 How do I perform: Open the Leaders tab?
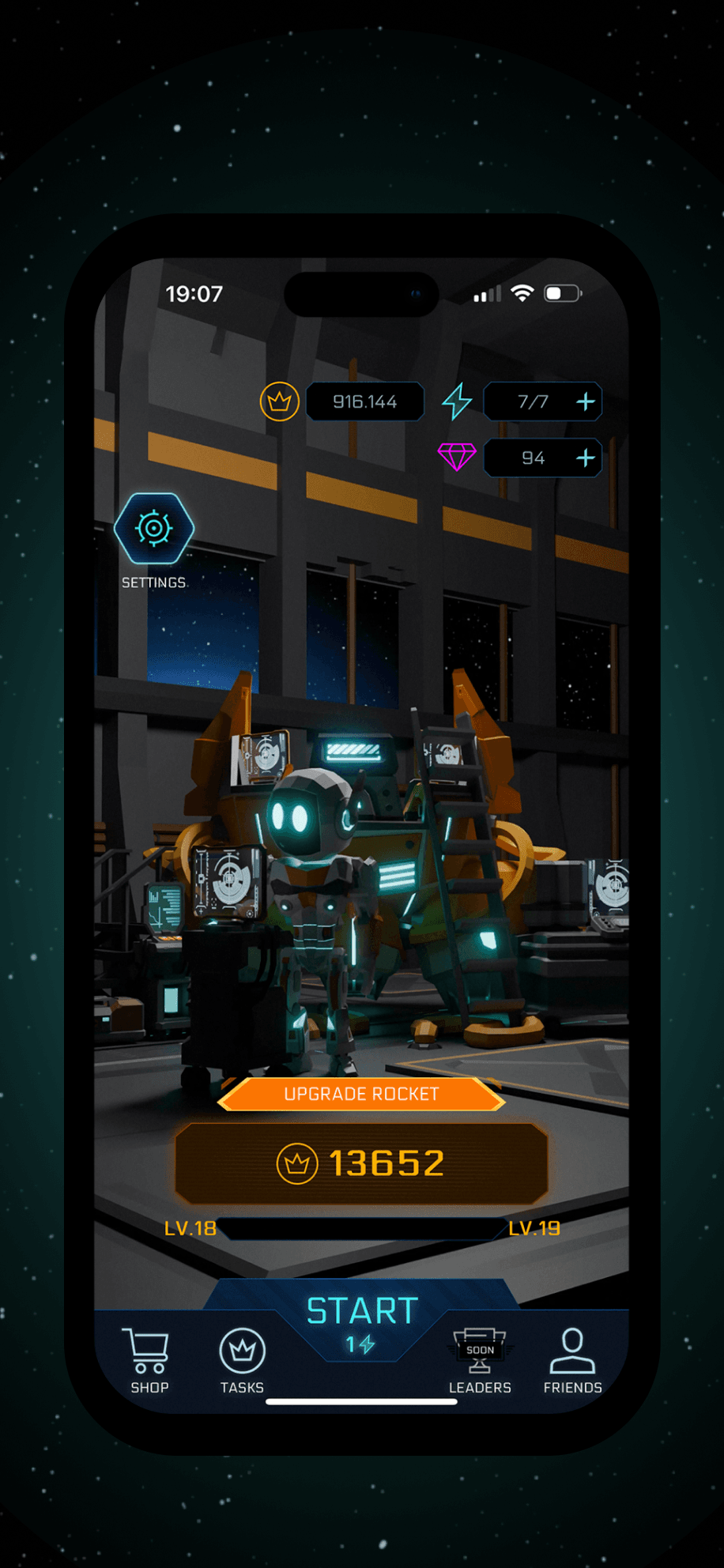480,1361
